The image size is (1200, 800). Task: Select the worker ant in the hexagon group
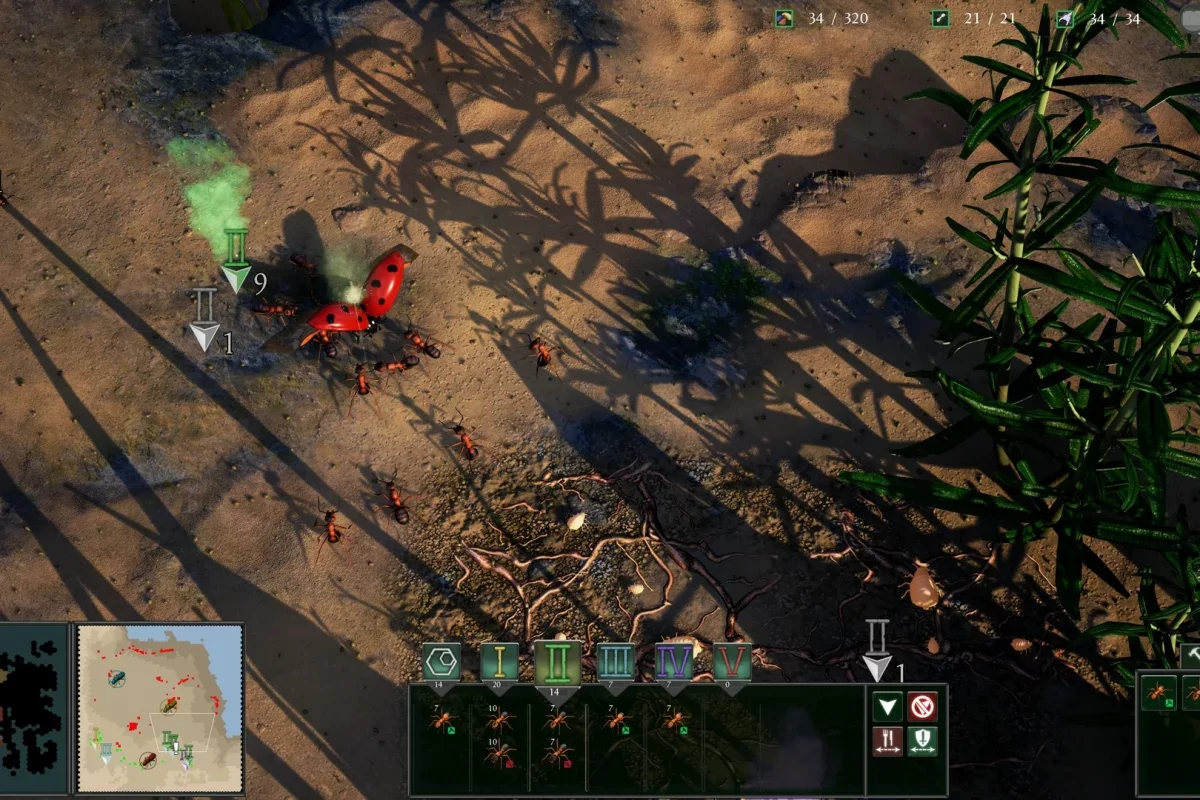441,721
